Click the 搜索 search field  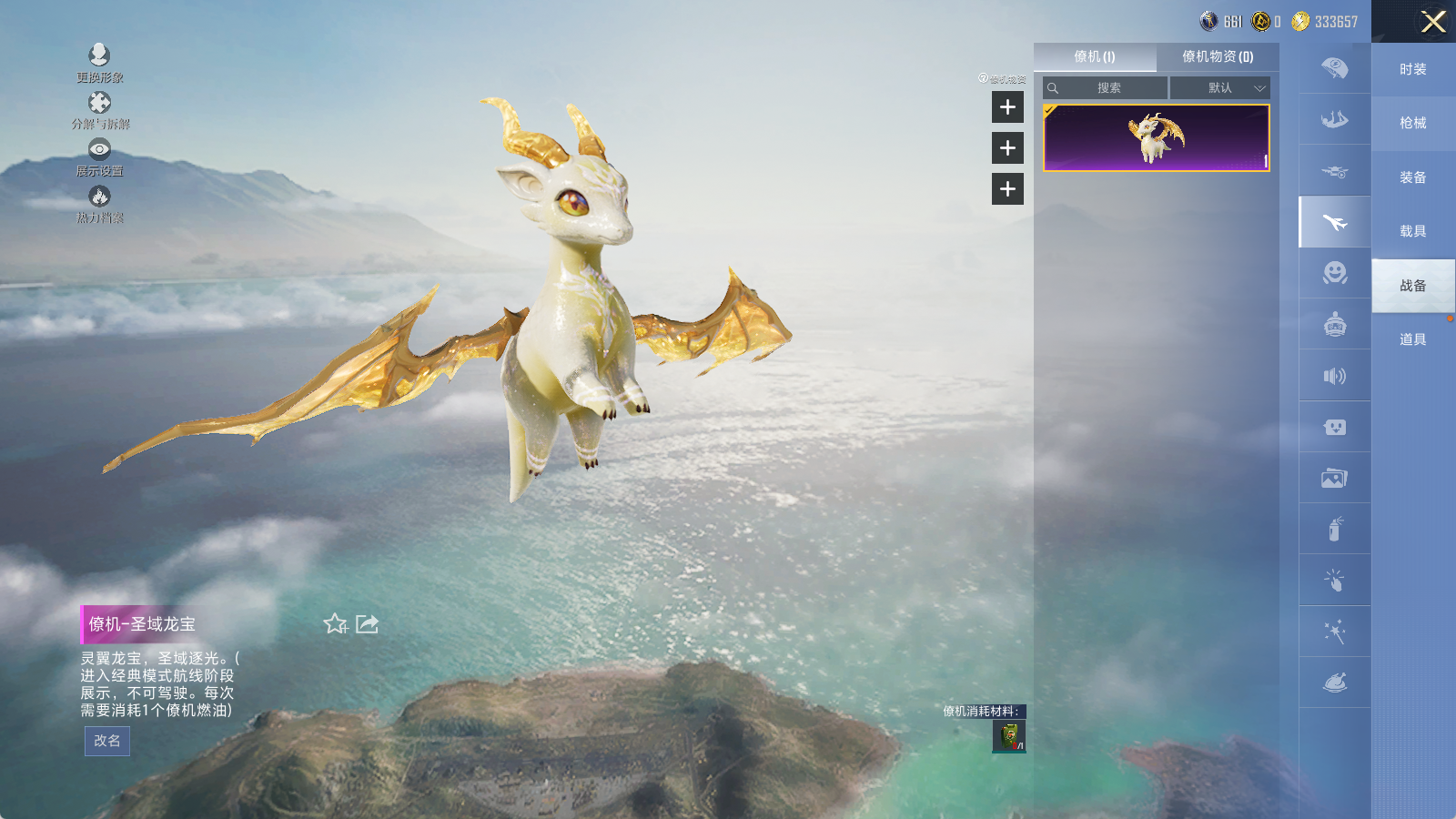[x=1108, y=88]
